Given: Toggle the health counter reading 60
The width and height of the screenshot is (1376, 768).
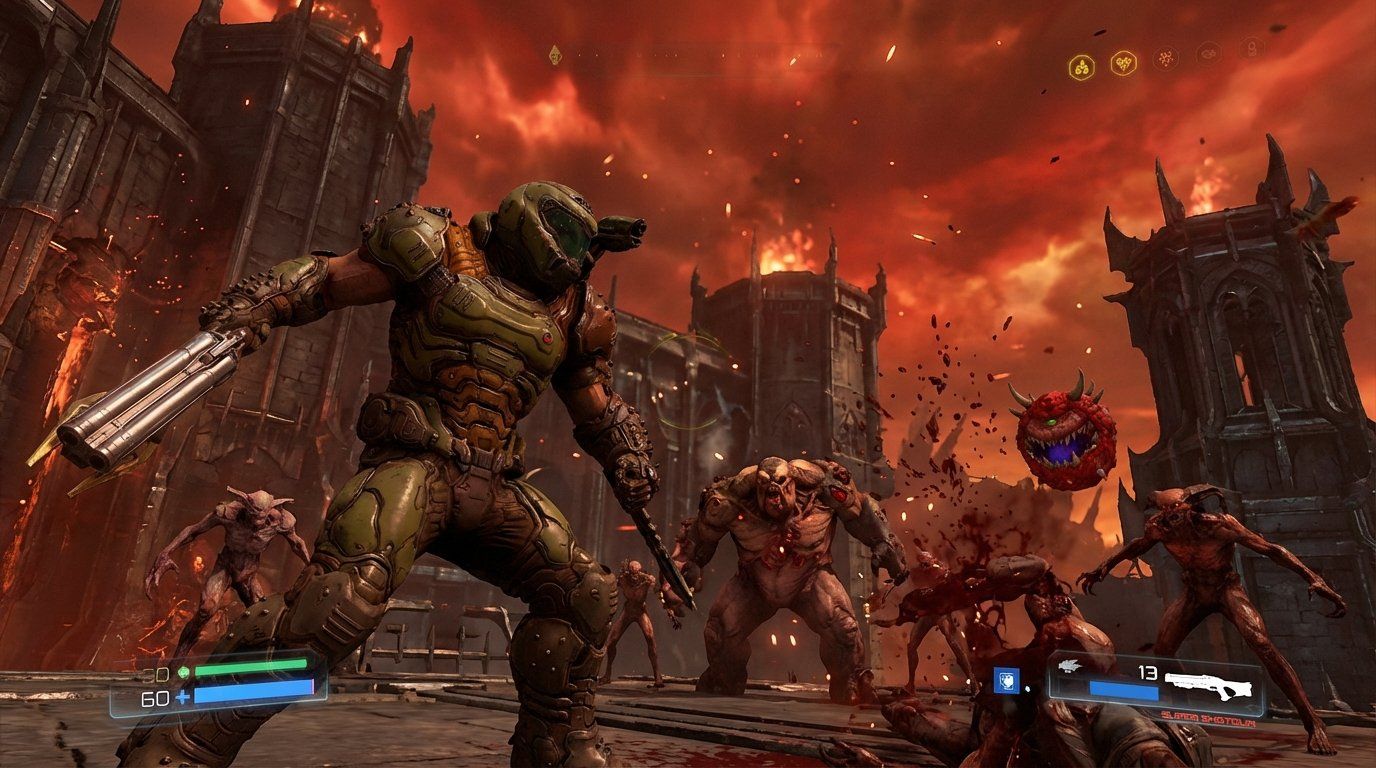Looking at the screenshot, I should coord(155,696).
